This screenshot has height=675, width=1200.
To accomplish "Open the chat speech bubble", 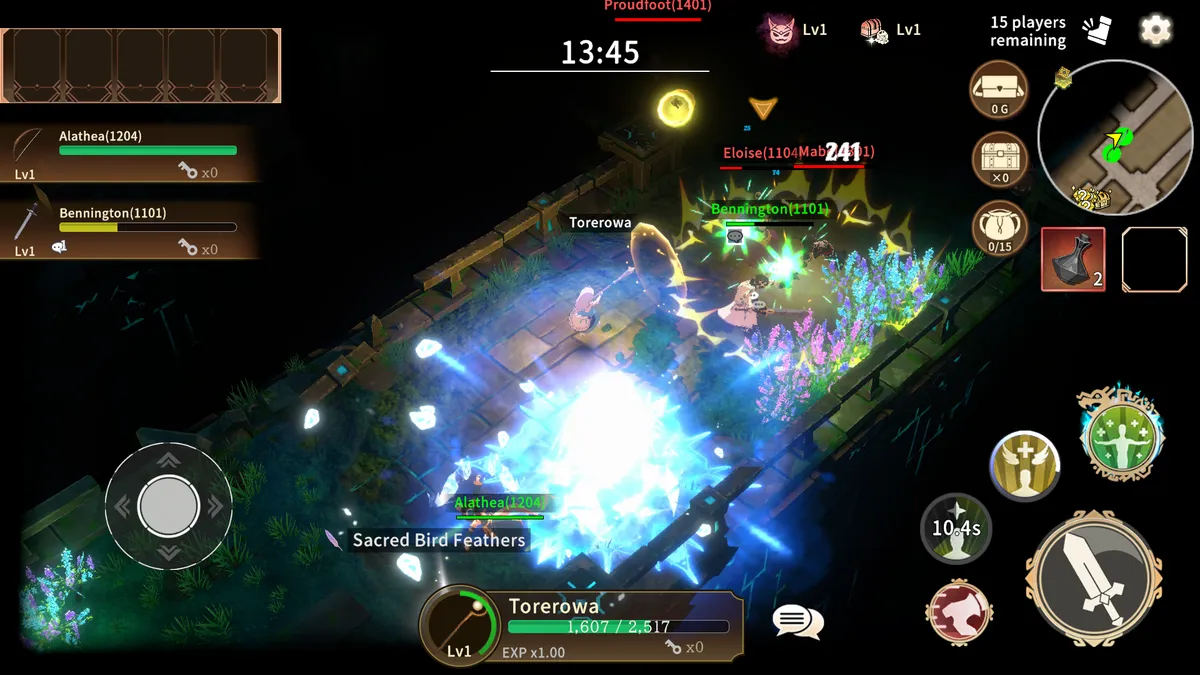I will click(x=797, y=622).
